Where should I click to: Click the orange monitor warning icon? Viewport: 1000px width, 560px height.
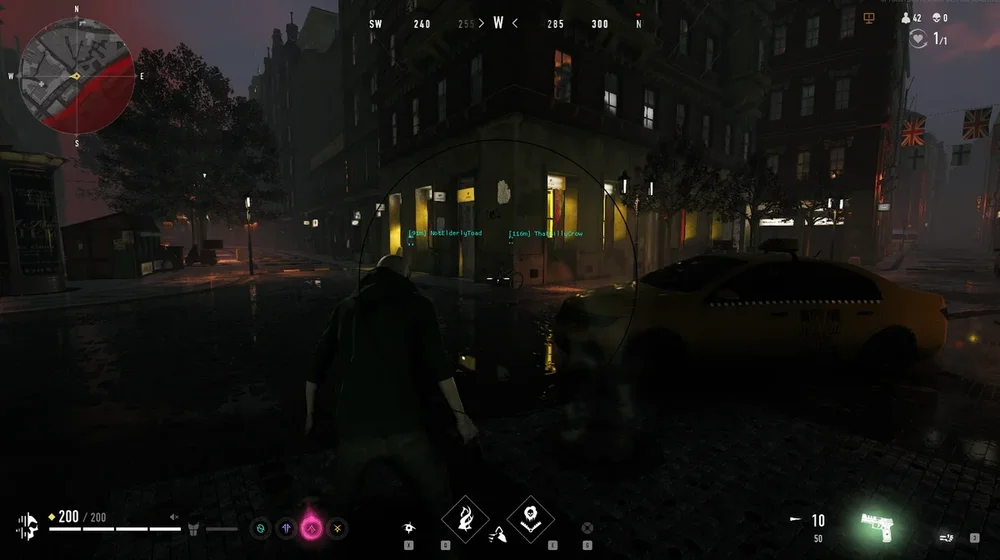click(x=869, y=18)
